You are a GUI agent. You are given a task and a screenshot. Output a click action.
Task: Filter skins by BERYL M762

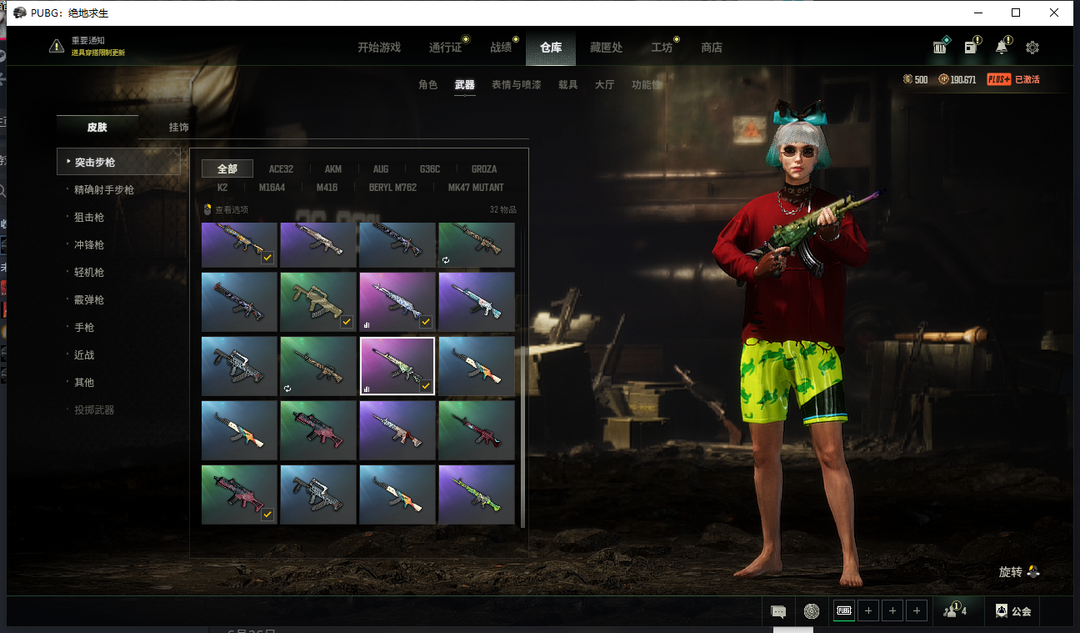(x=393, y=187)
